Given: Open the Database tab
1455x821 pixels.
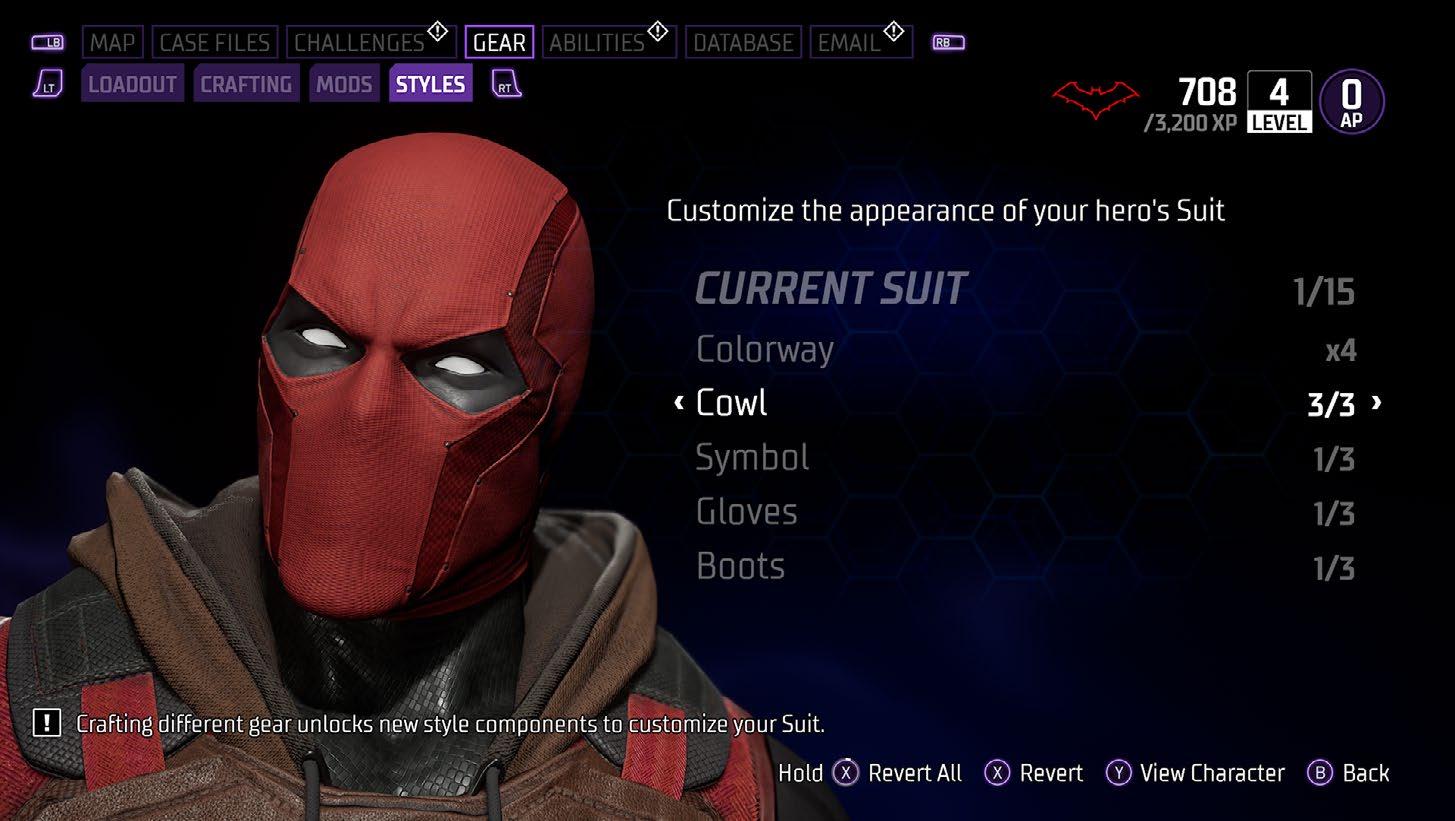Looking at the screenshot, I should pos(743,43).
